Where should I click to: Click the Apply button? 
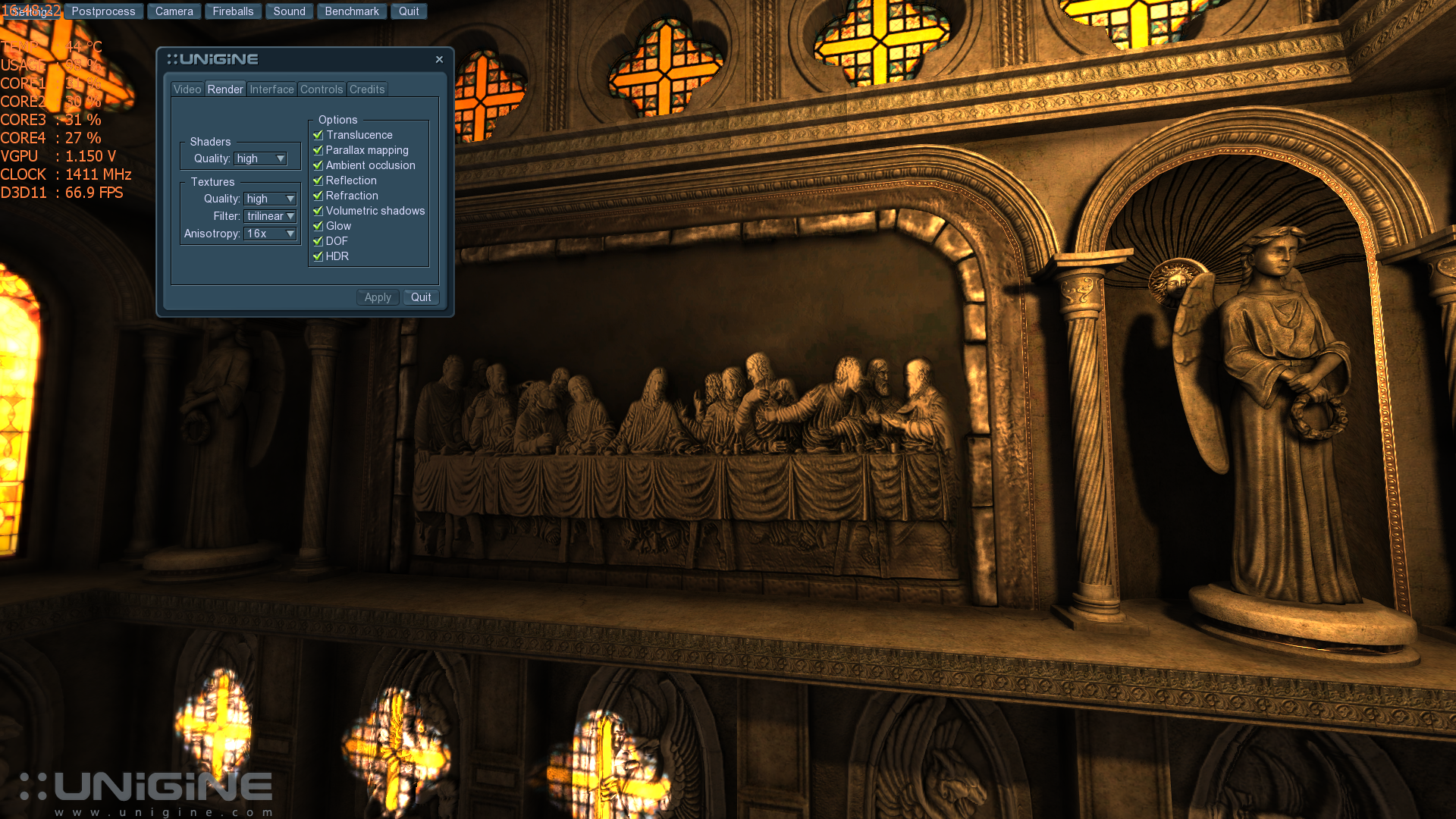pos(378,297)
